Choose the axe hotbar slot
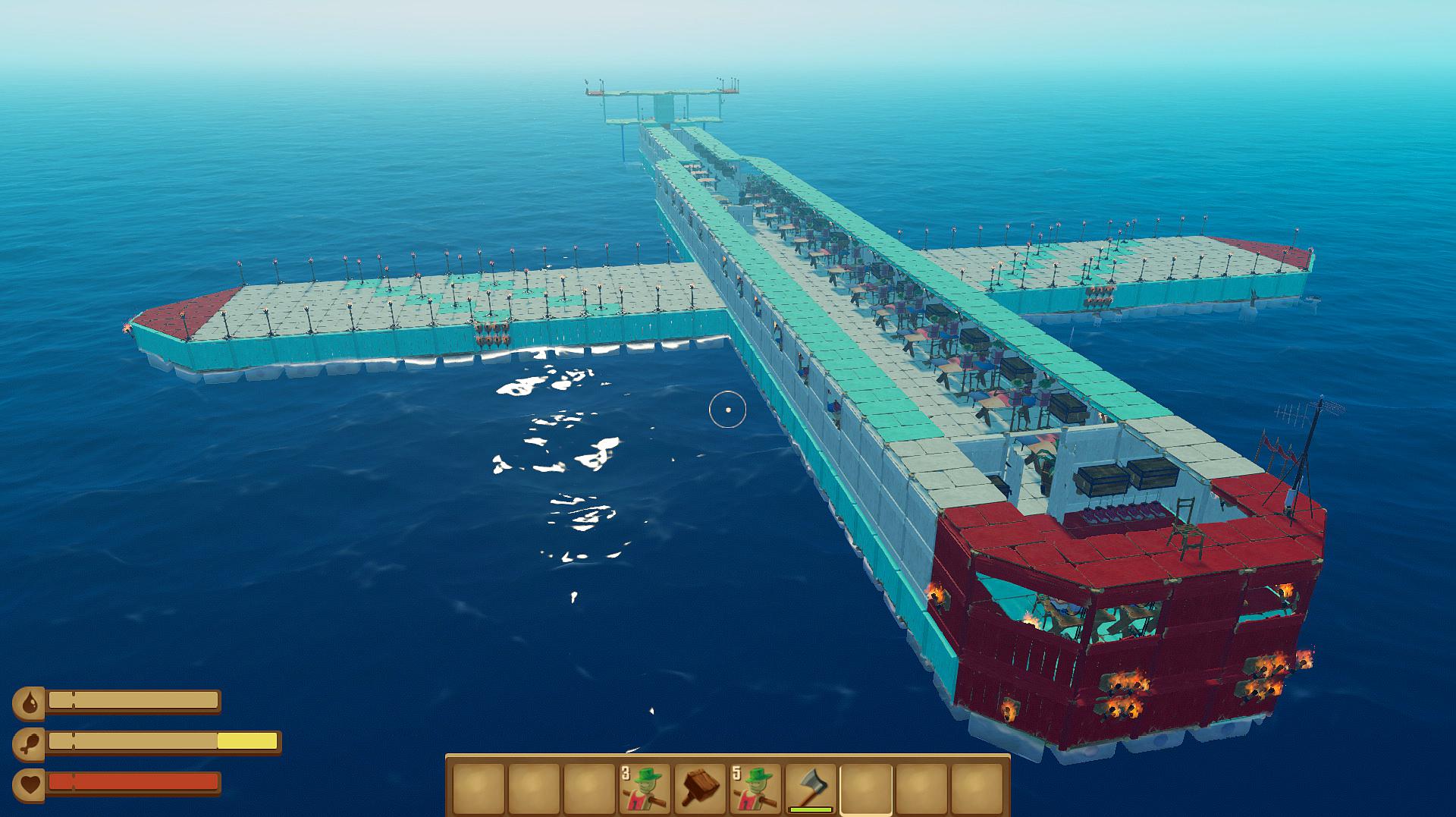The height and width of the screenshot is (817, 1456). tap(810, 788)
